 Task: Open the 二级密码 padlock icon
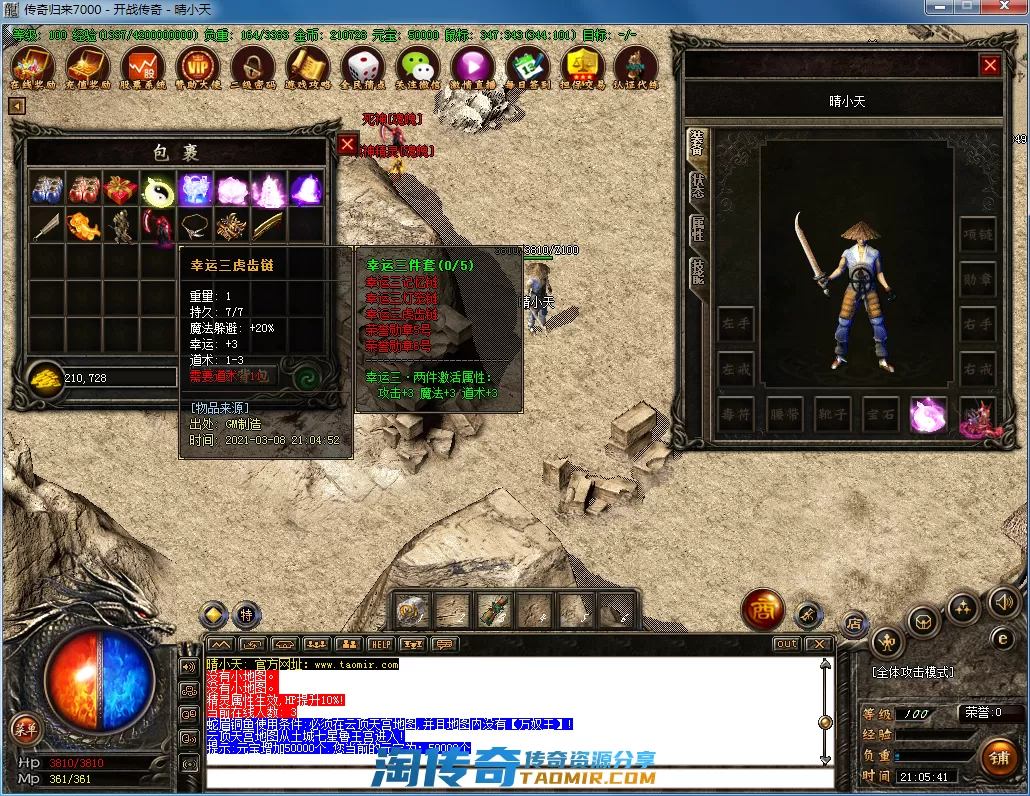point(252,66)
